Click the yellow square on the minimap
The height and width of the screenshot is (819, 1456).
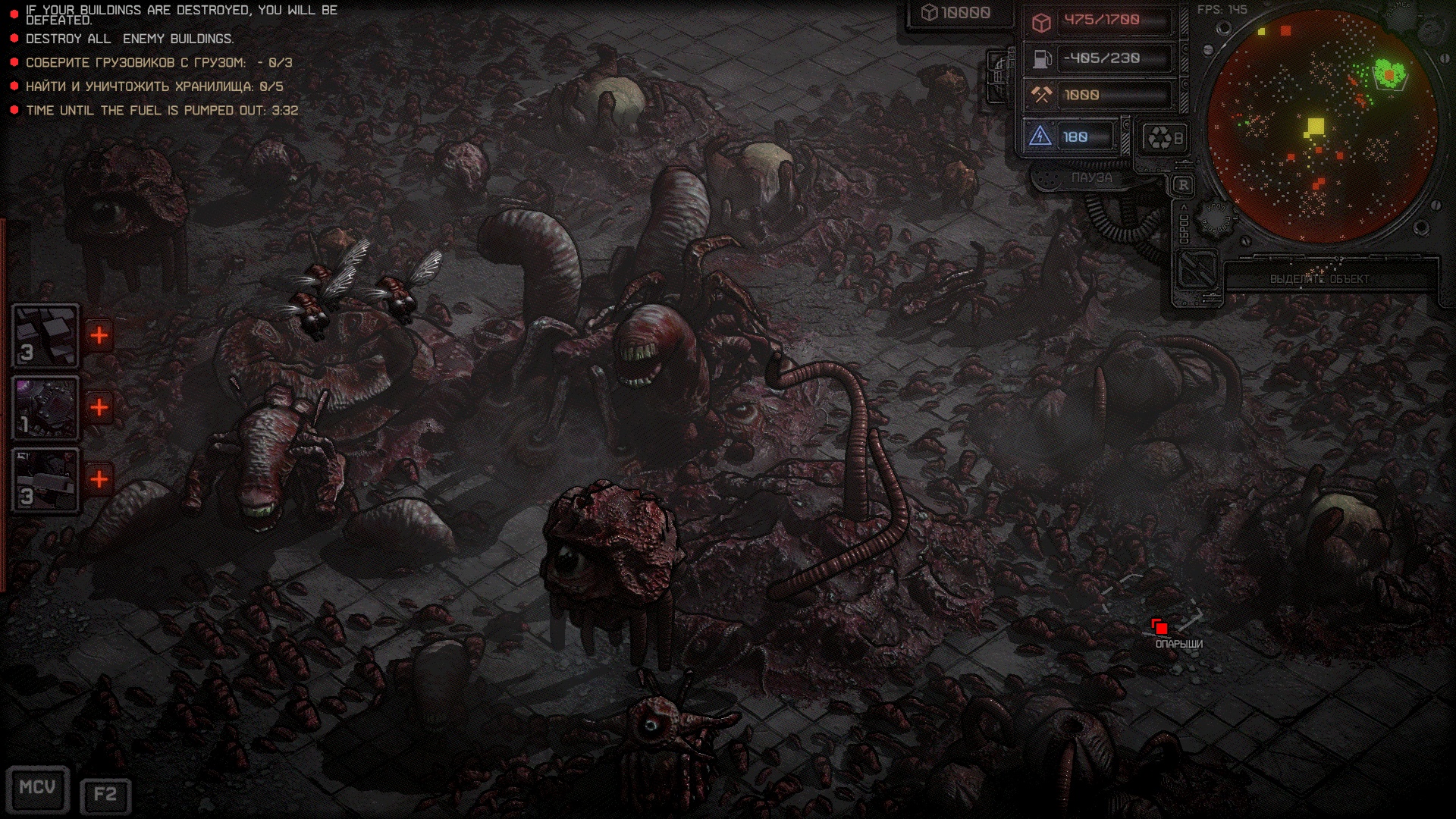point(1315,127)
